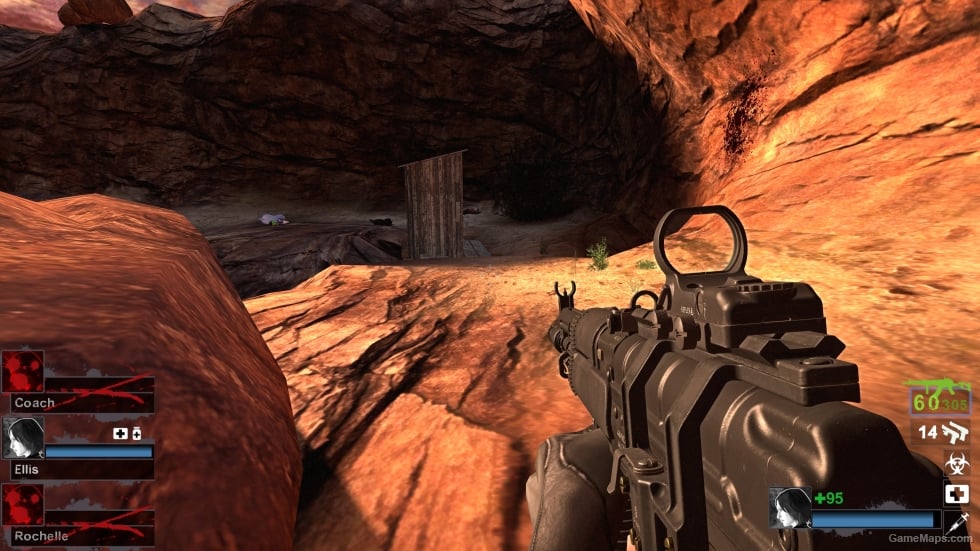This screenshot has width=980, height=551.
Task: Equip the biohazard bile jar slot
Action: tap(957, 464)
